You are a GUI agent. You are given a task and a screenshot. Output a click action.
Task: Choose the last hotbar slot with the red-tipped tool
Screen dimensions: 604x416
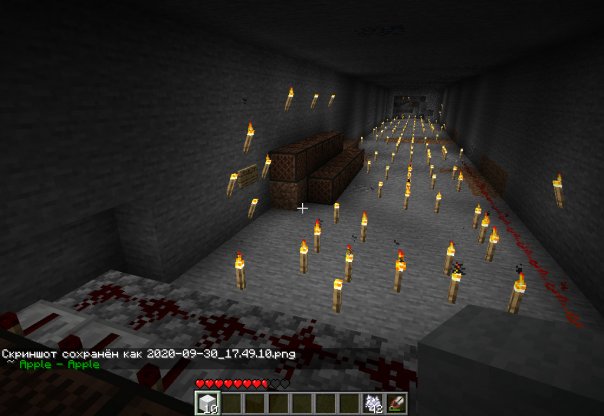pyautogui.click(x=394, y=403)
